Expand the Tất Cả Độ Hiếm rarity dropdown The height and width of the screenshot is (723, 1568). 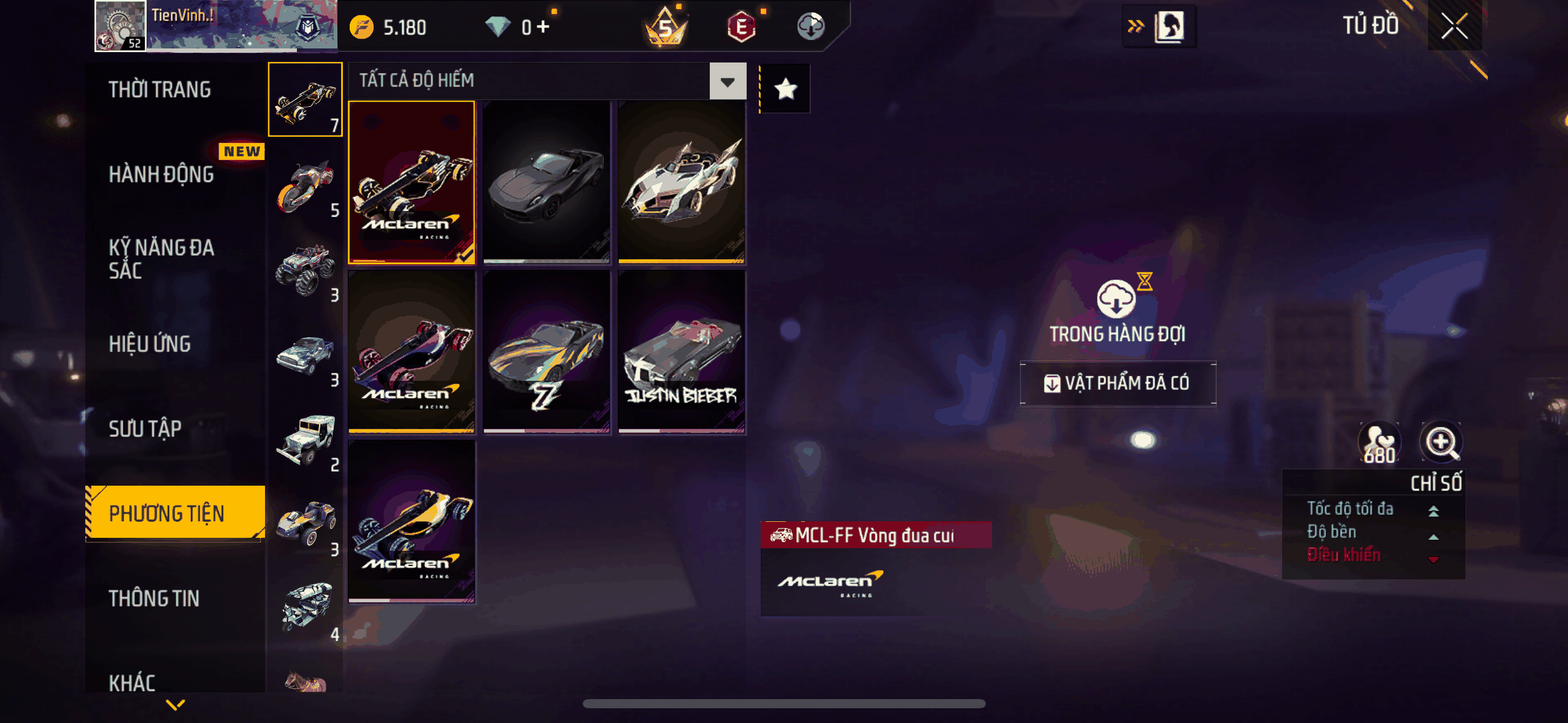tap(728, 81)
